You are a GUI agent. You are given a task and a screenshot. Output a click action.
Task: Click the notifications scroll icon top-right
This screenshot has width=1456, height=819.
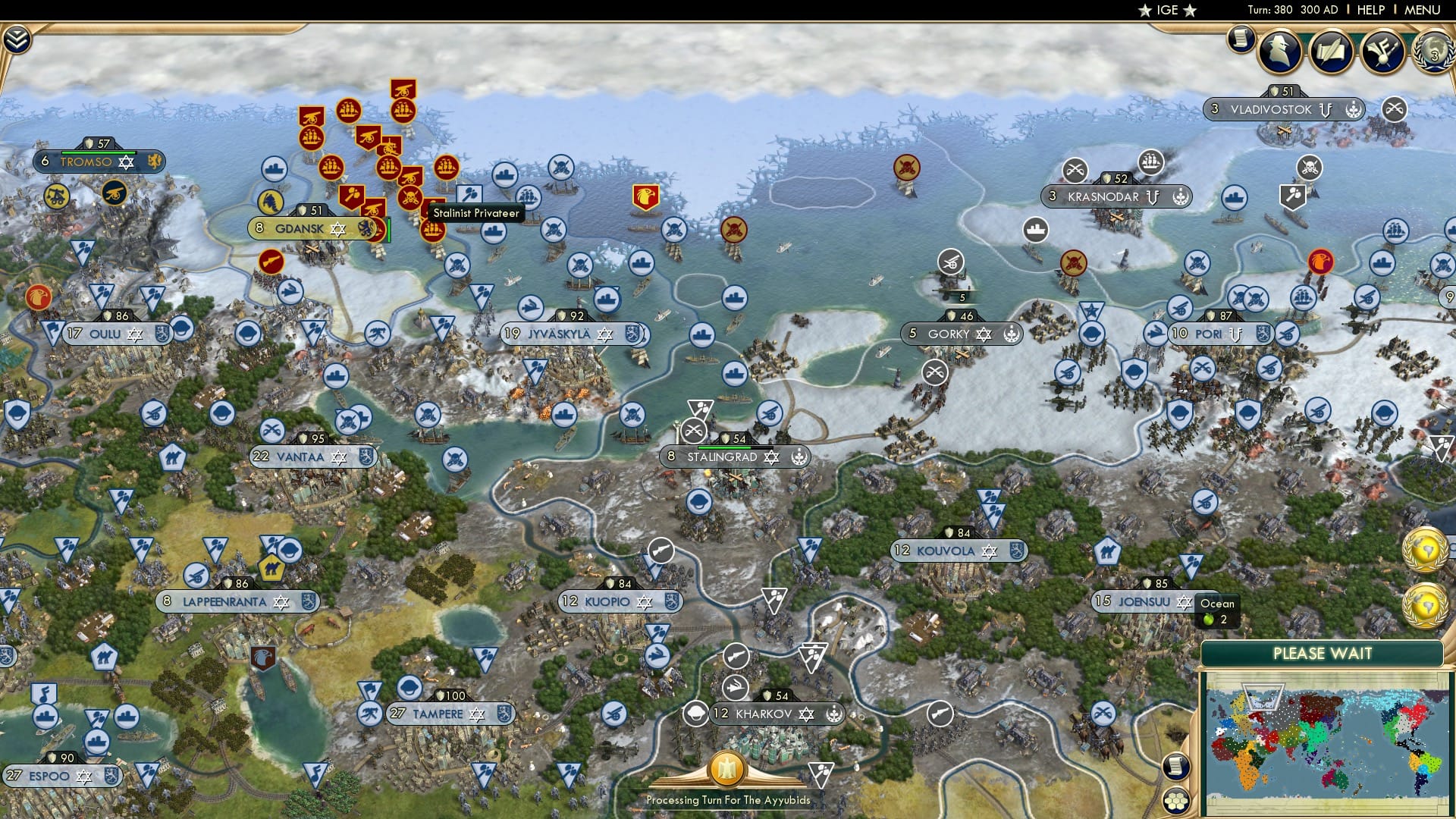pos(1239,38)
